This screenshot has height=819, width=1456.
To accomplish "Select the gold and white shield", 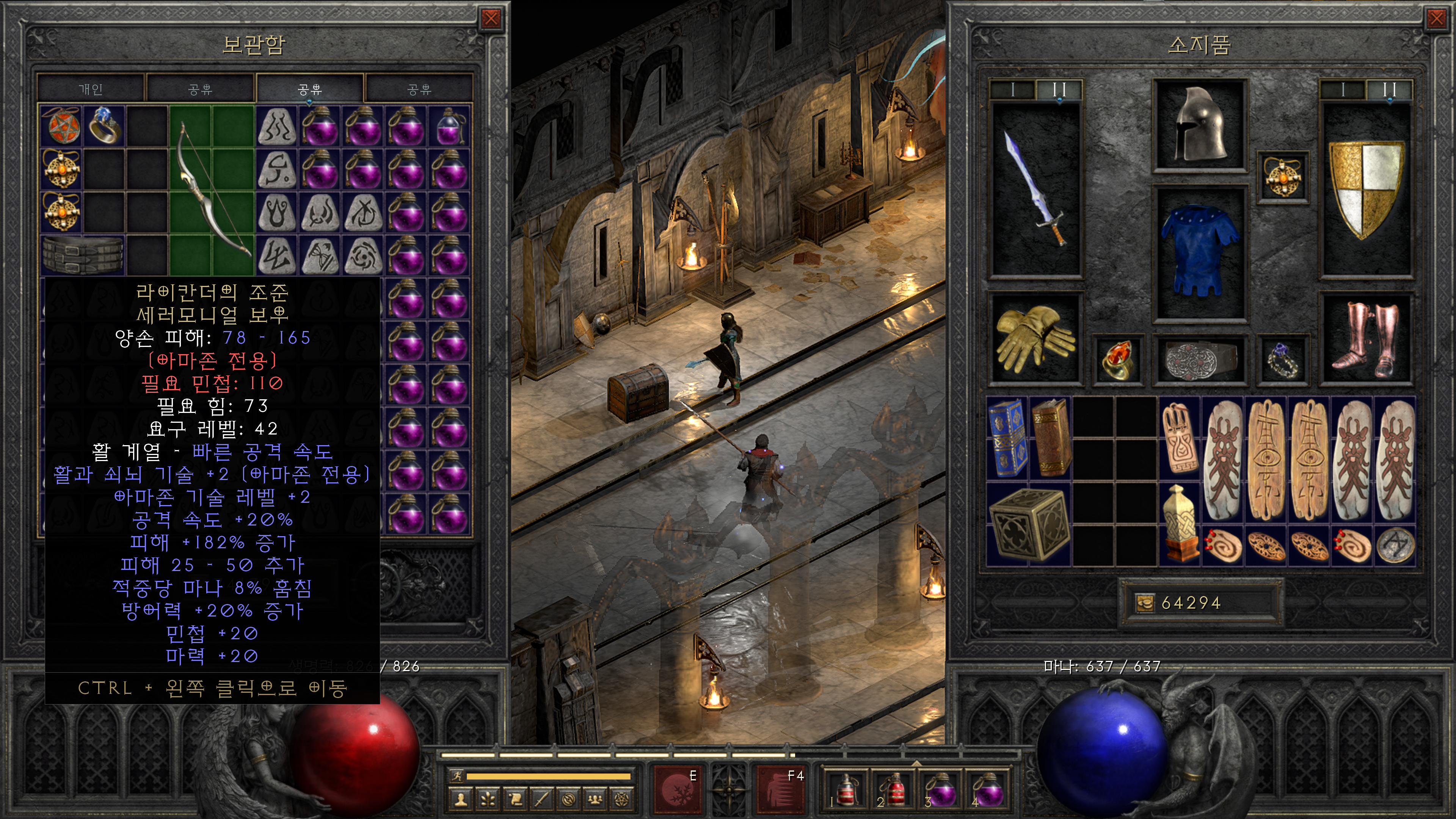I will pos(1365,189).
